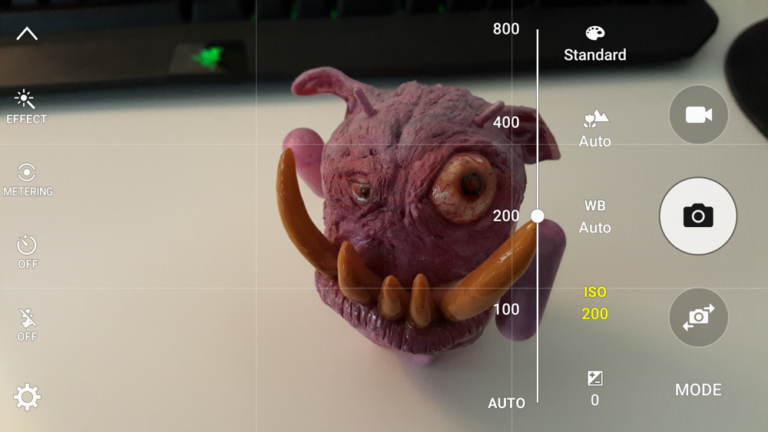Collapse the left panel with the up arrow
Viewport: 768px width, 432px height.
point(27,34)
